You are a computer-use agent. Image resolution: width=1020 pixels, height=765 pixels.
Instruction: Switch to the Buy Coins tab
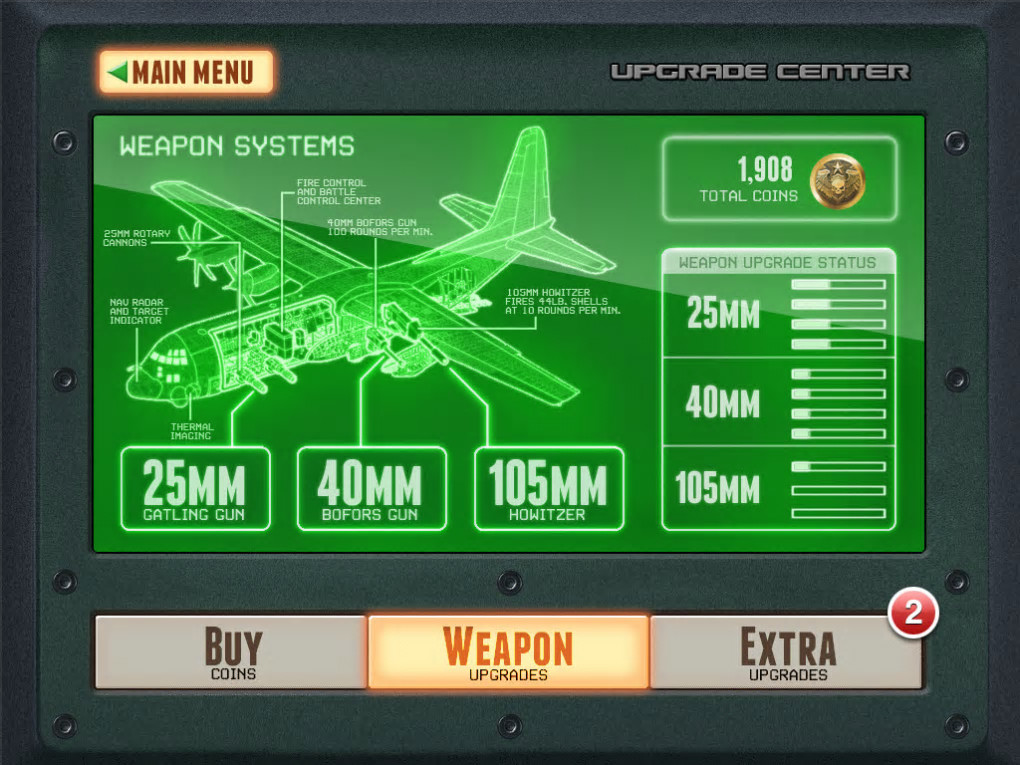pos(232,652)
